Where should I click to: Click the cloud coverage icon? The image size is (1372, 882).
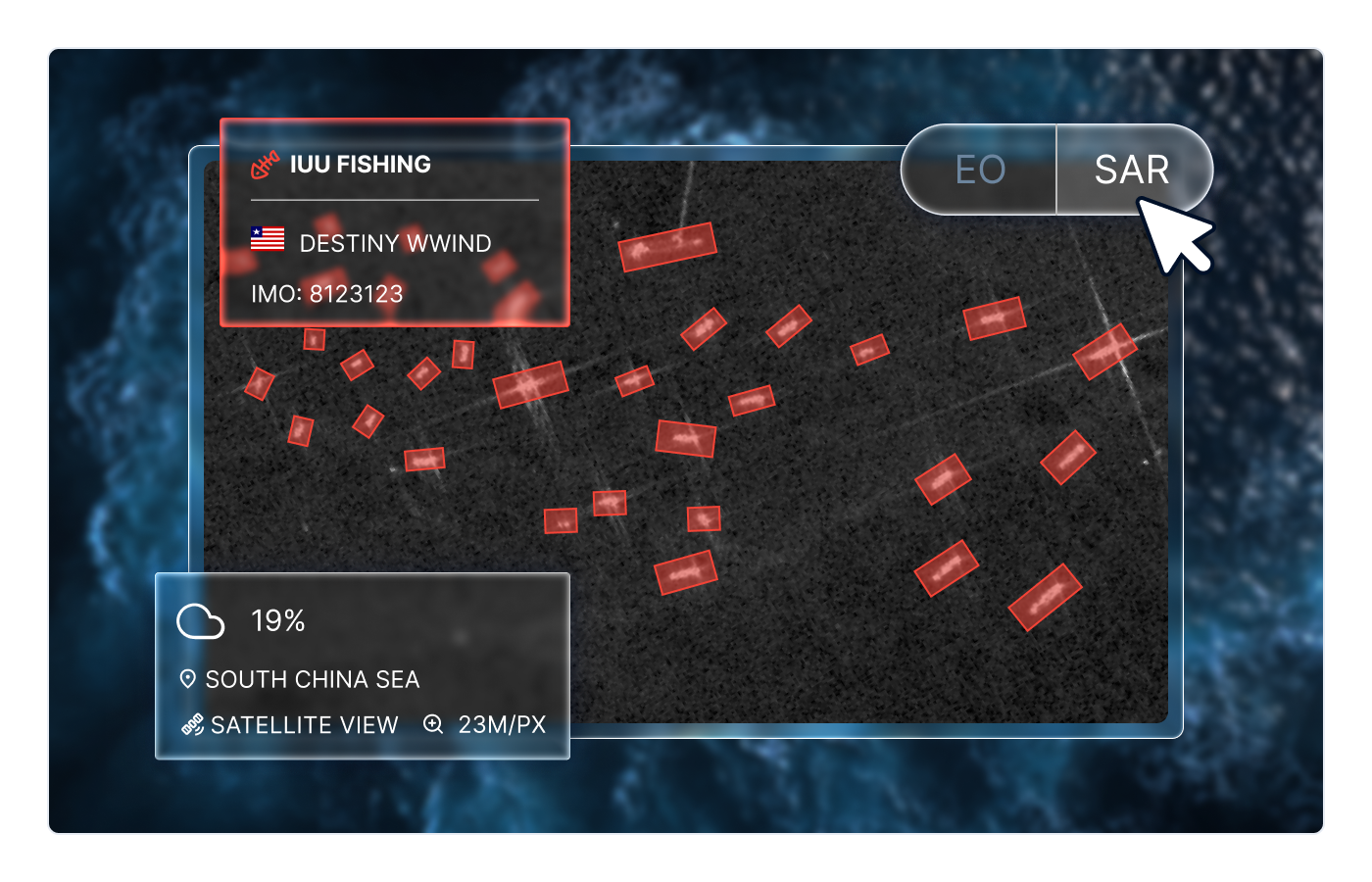[x=200, y=619]
